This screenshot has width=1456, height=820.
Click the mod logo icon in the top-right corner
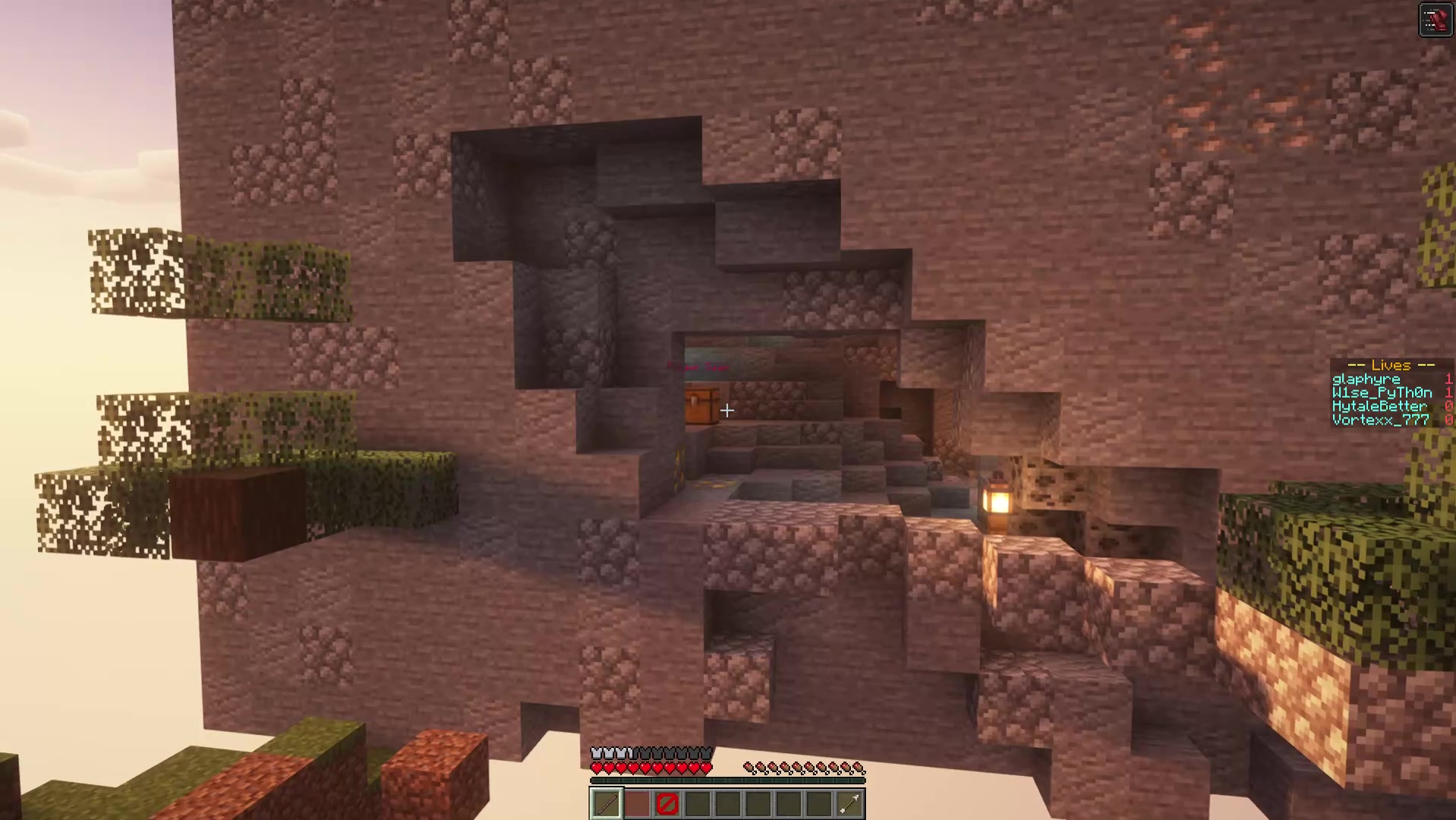click(1437, 19)
